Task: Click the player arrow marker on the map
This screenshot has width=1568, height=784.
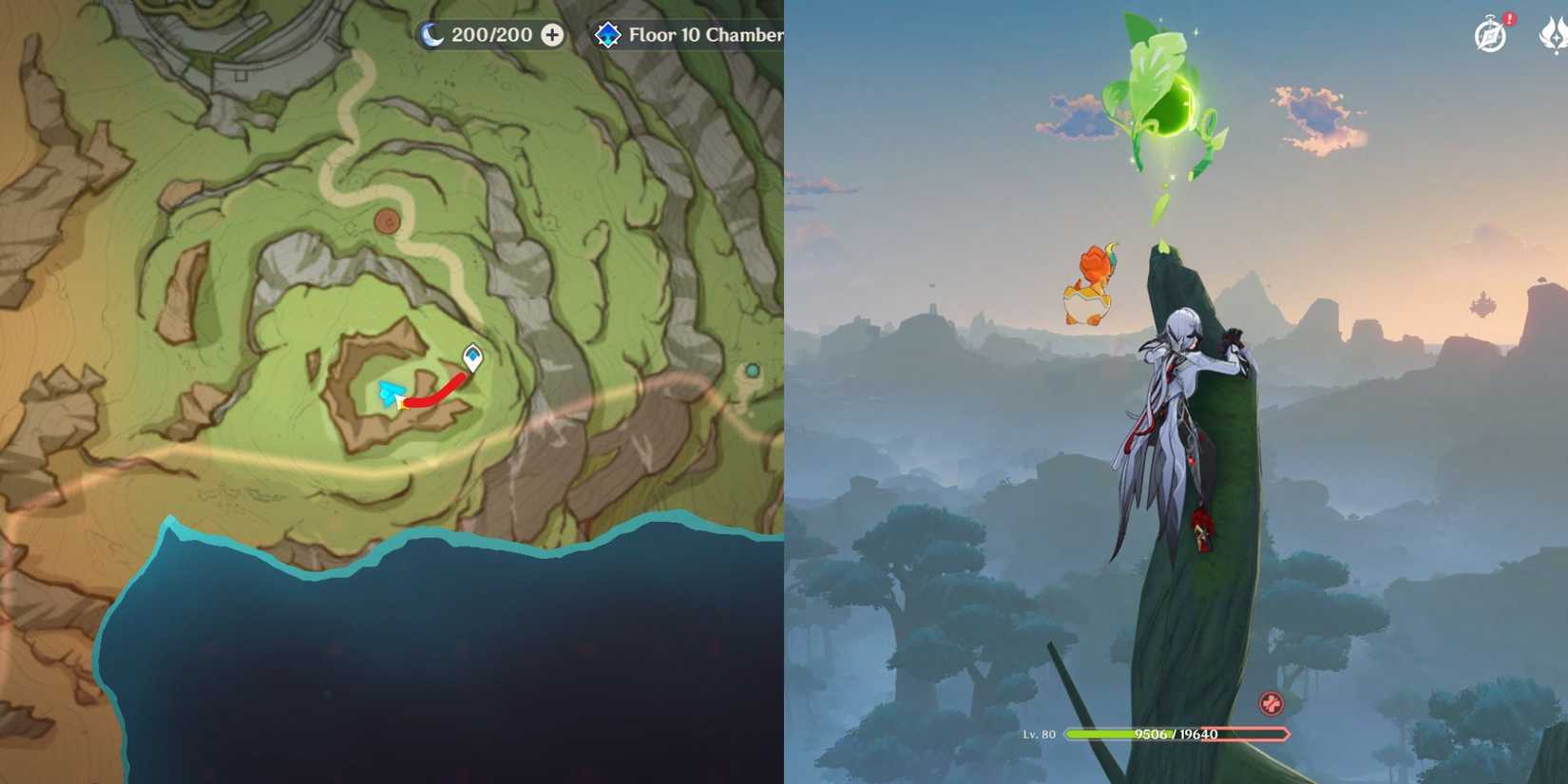Action: pyautogui.click(x=390, y=392)
